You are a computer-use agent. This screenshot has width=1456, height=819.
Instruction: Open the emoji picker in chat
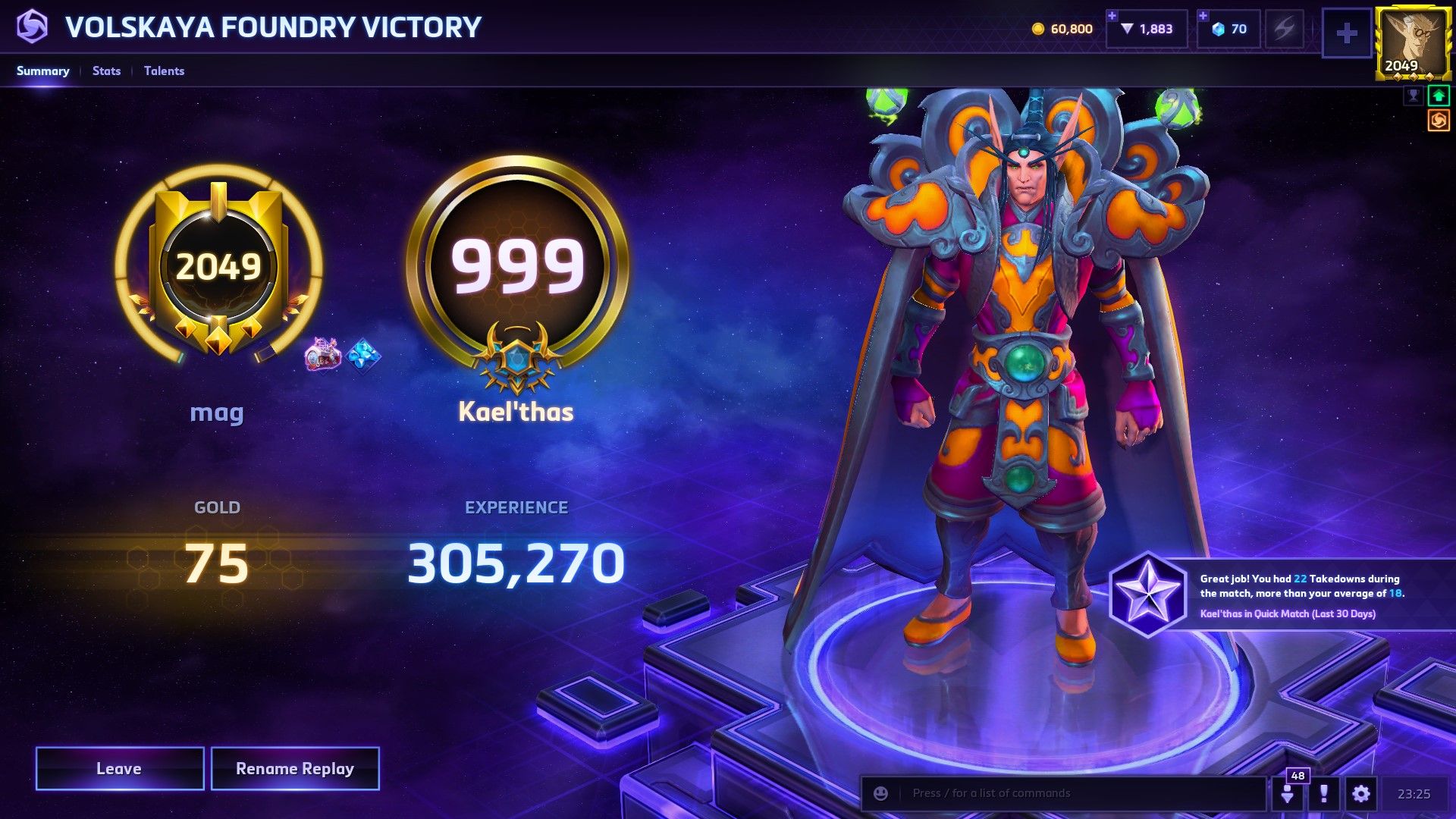(x=880, y=793)
